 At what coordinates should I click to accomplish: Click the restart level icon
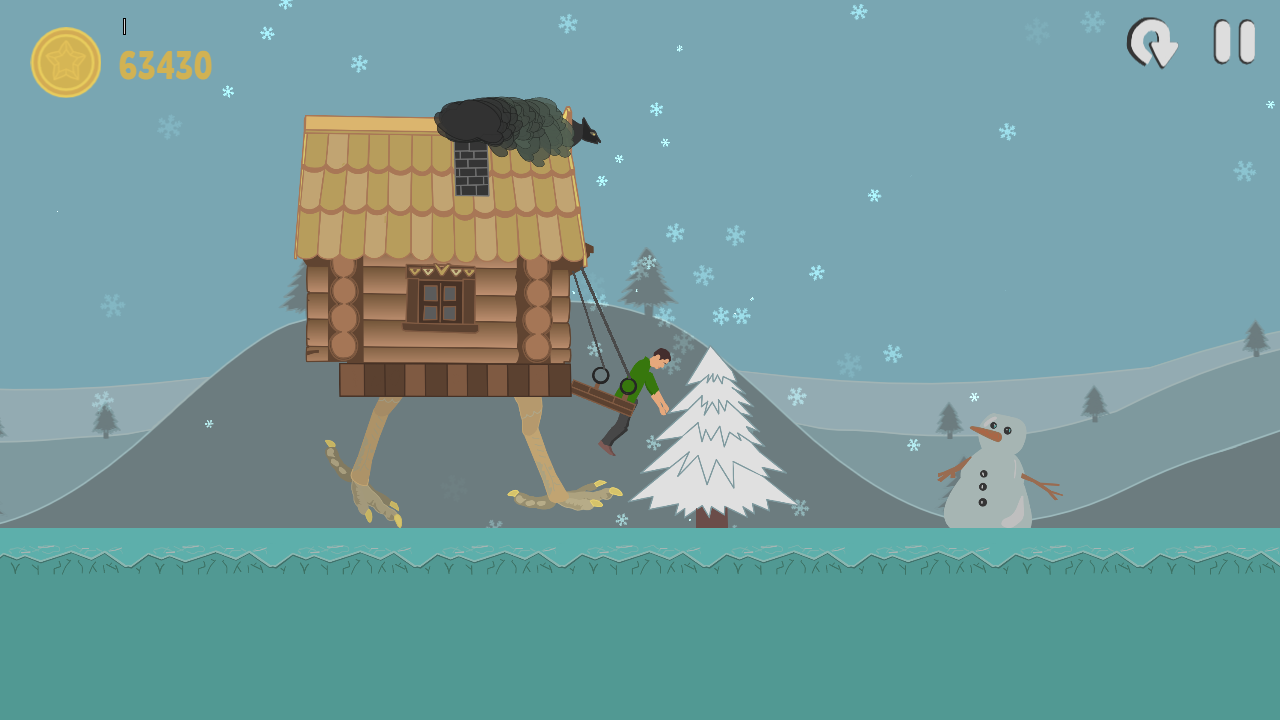pyautogui.click(x=1152, y=43)
